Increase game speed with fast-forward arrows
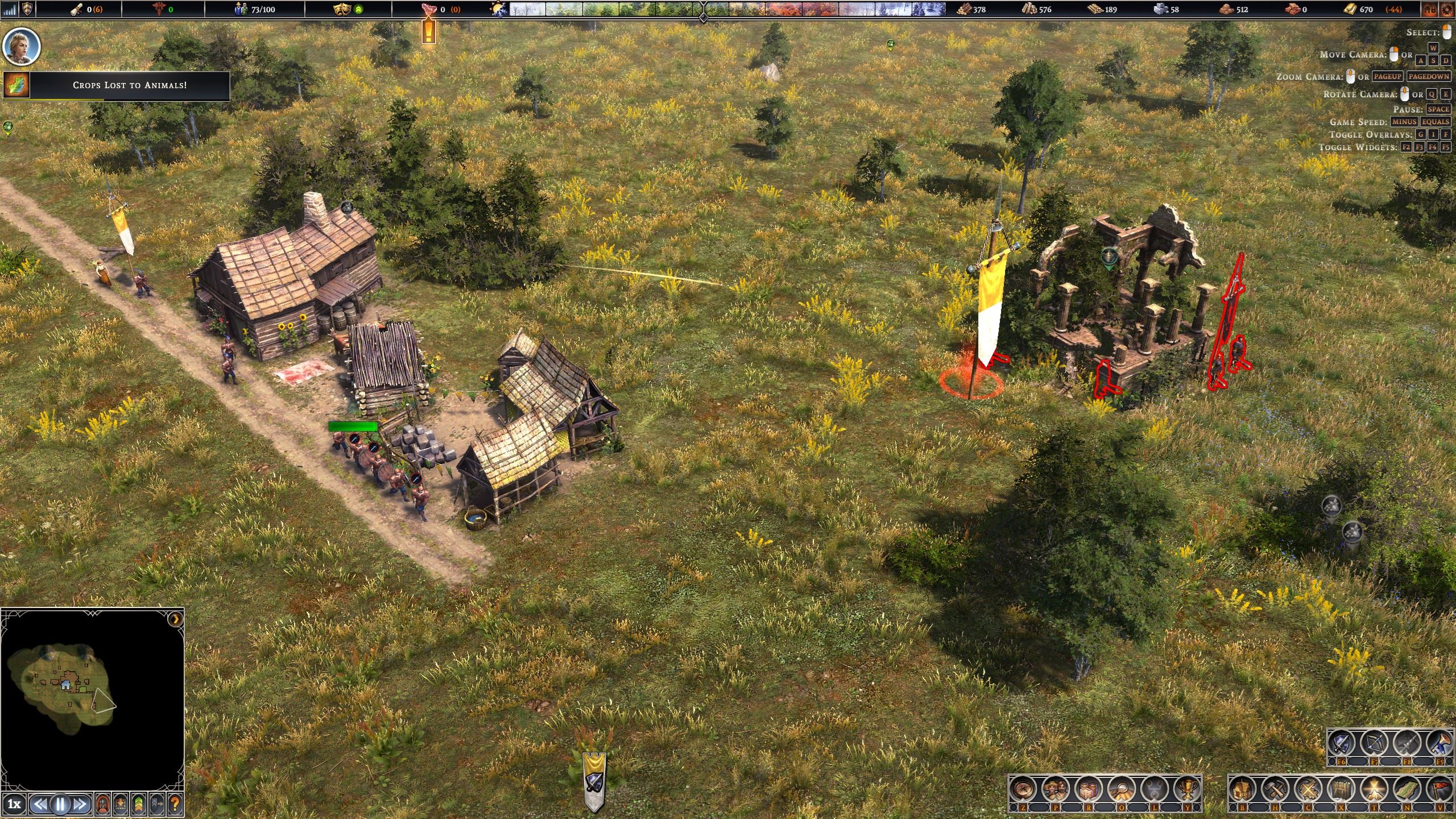The height and width of the screenshot is (819, 1456). tap(80, 804)
